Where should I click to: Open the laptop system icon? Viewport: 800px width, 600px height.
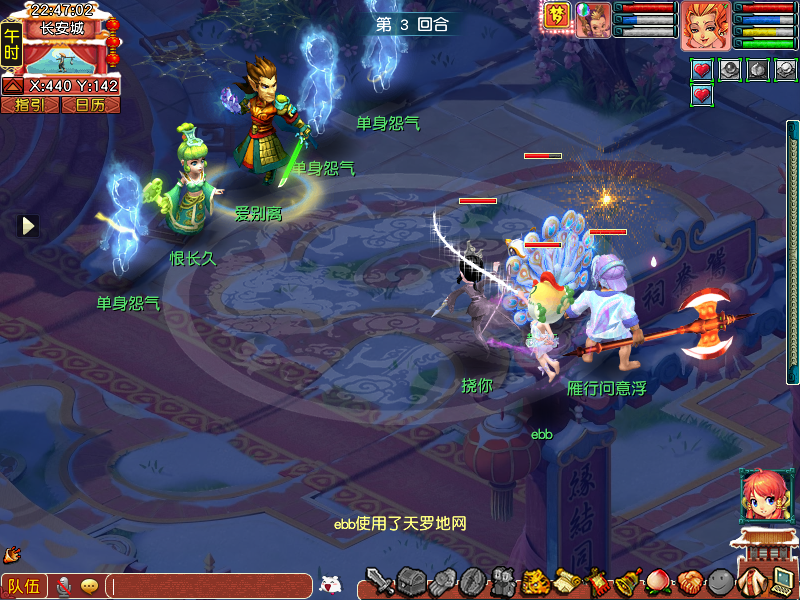point(782,581)
